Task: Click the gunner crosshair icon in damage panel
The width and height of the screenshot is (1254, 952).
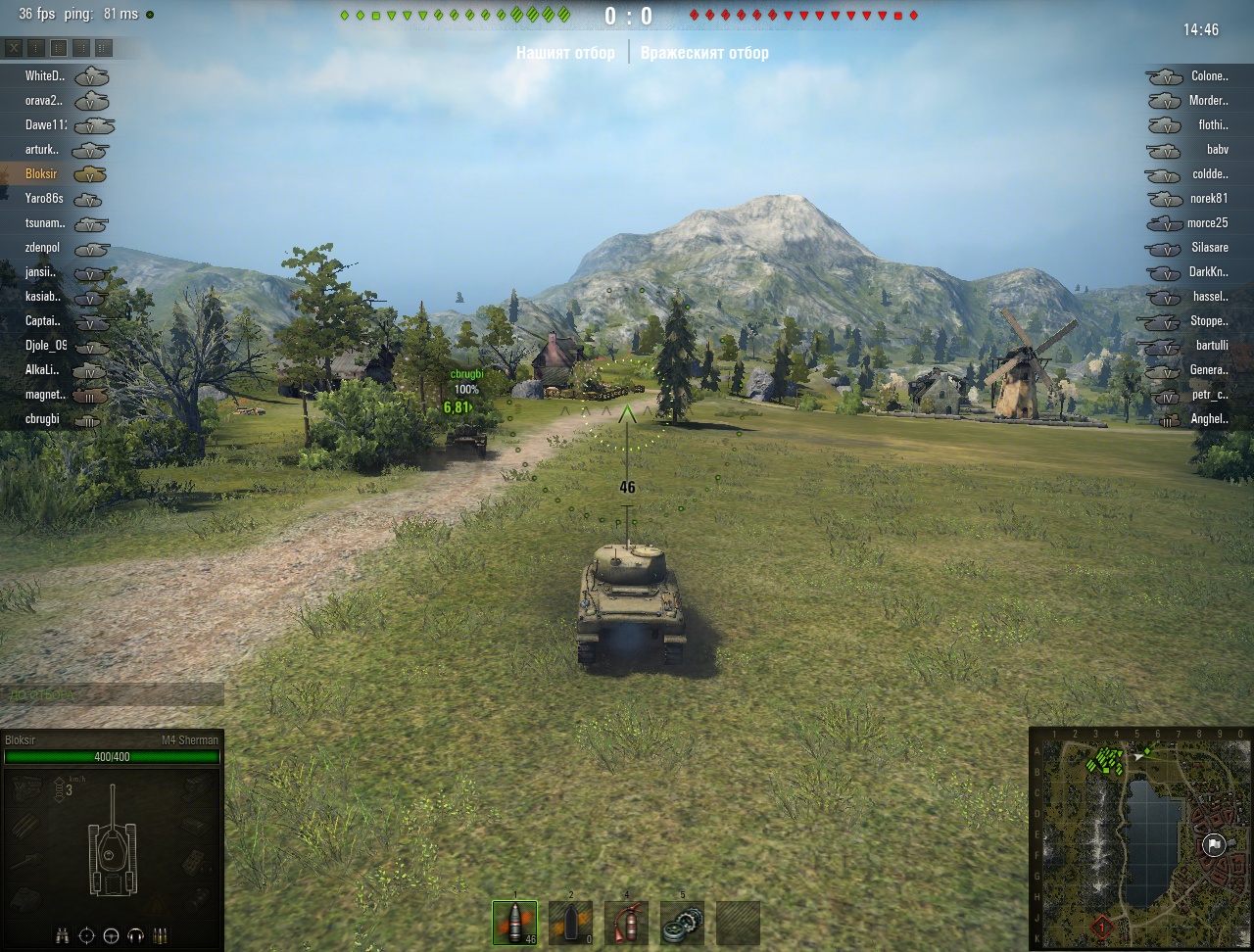Action: [x=87, y=935]
